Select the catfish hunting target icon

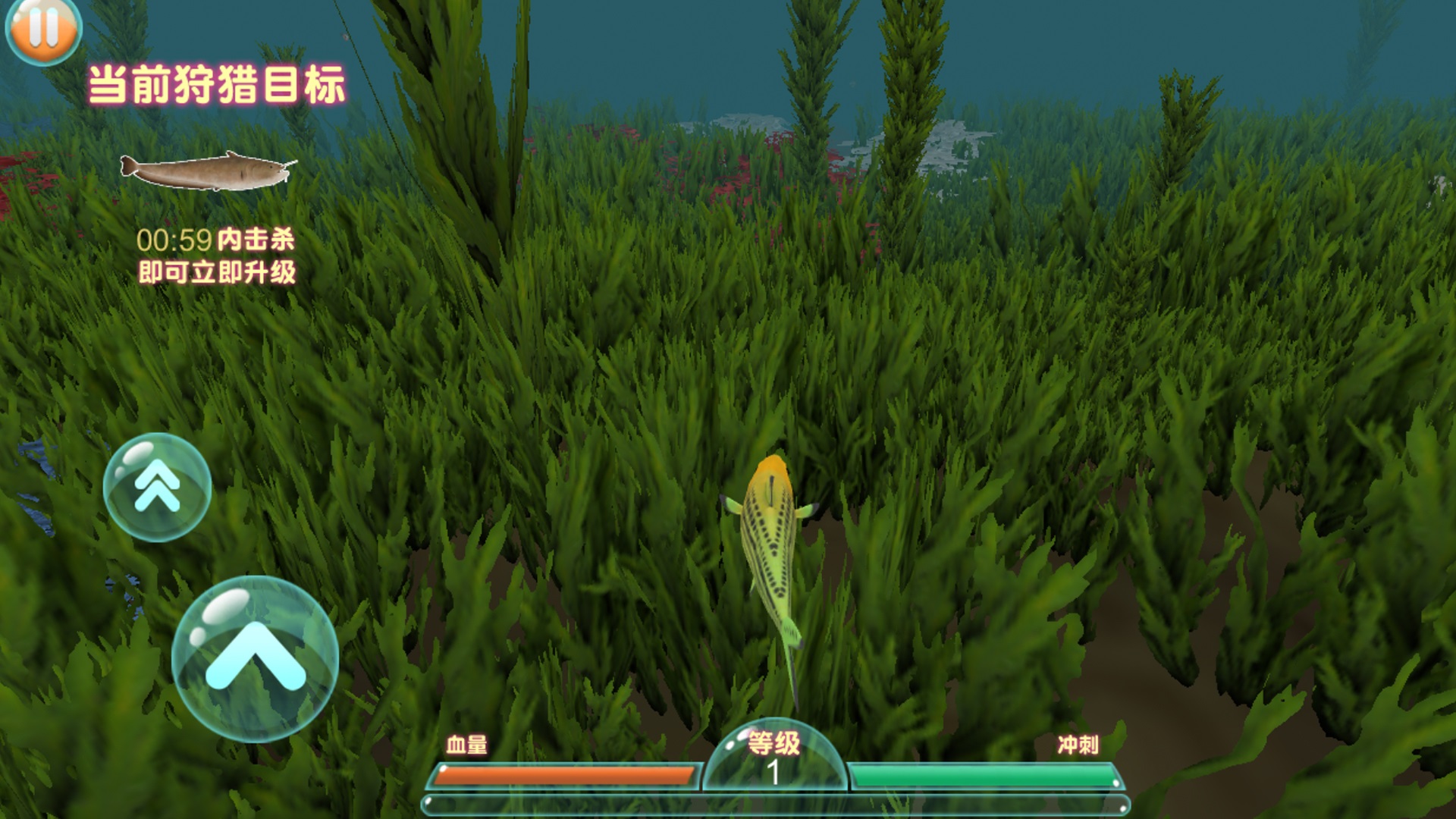point(208,171)
